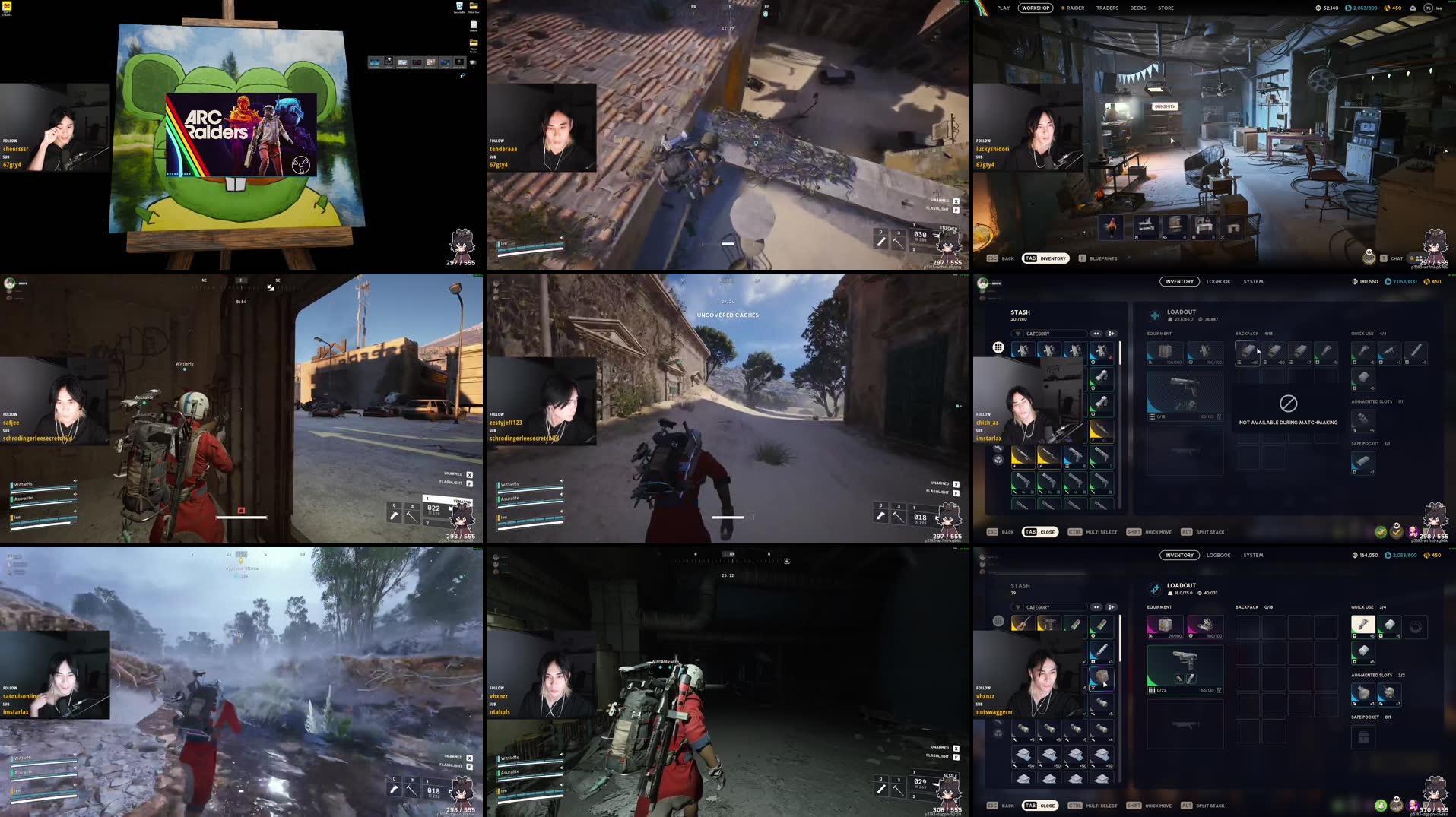Select the rooster trinket icon in the workshop item bar

point(1112,226)
